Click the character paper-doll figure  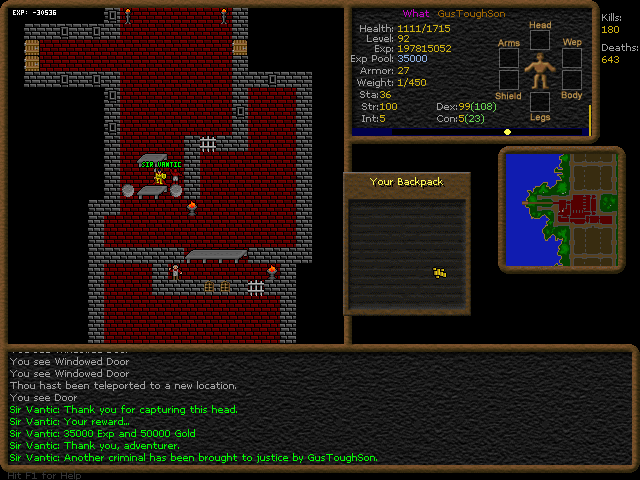coord(540,70)
